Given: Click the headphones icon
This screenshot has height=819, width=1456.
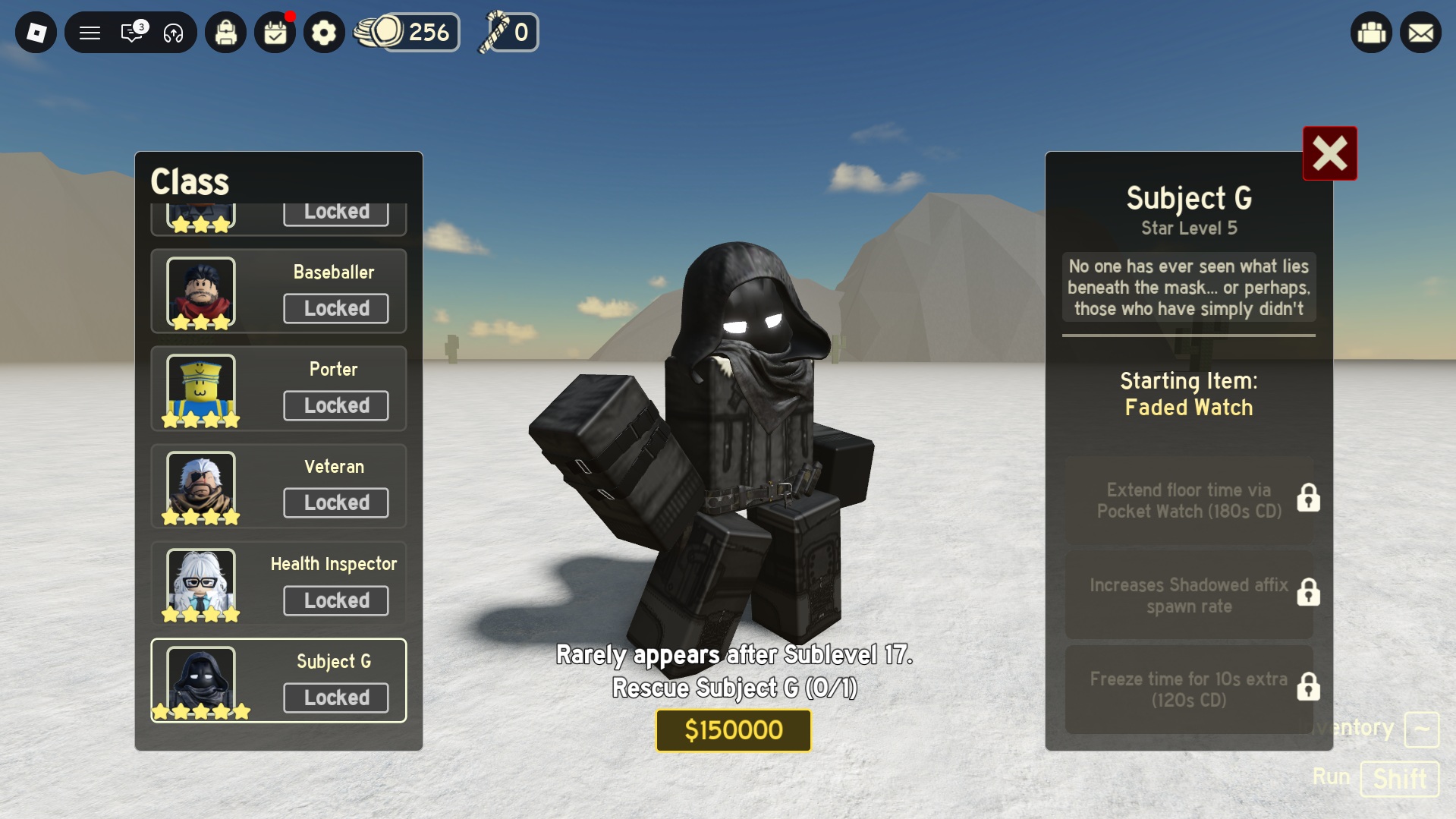Looking at the screenshot, I should (x=174, y=33).
